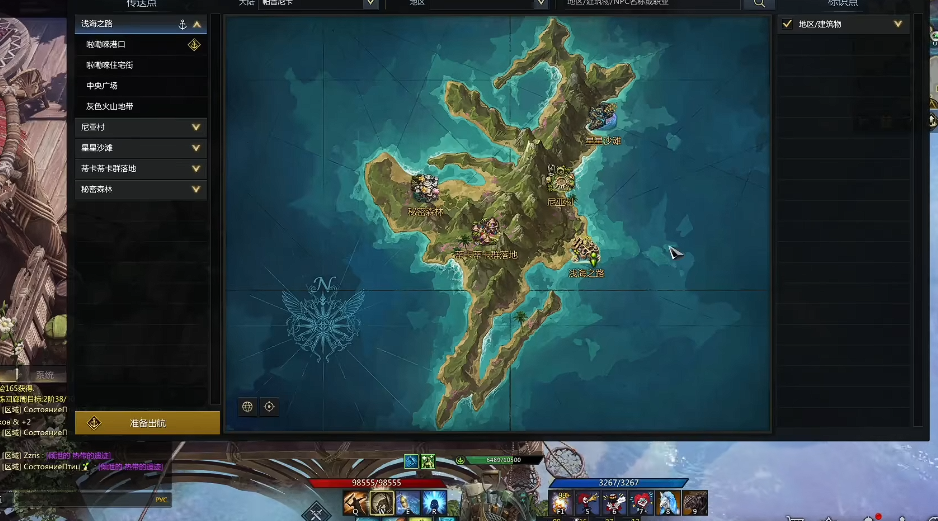Click the map search text field
This screenshot has width=938, height=521.
650,4
